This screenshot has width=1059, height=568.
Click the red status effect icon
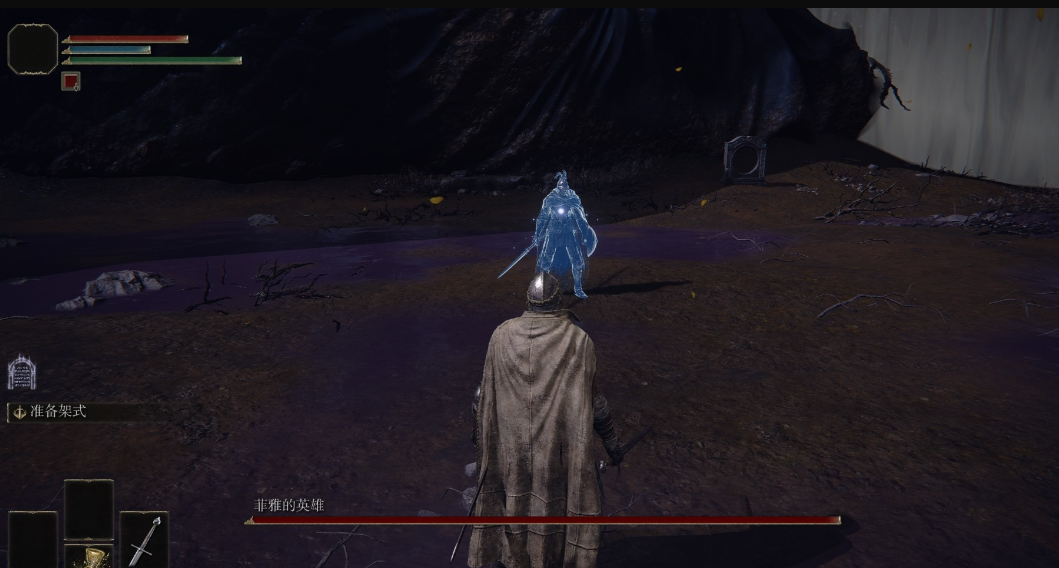(x=70, y=82)
